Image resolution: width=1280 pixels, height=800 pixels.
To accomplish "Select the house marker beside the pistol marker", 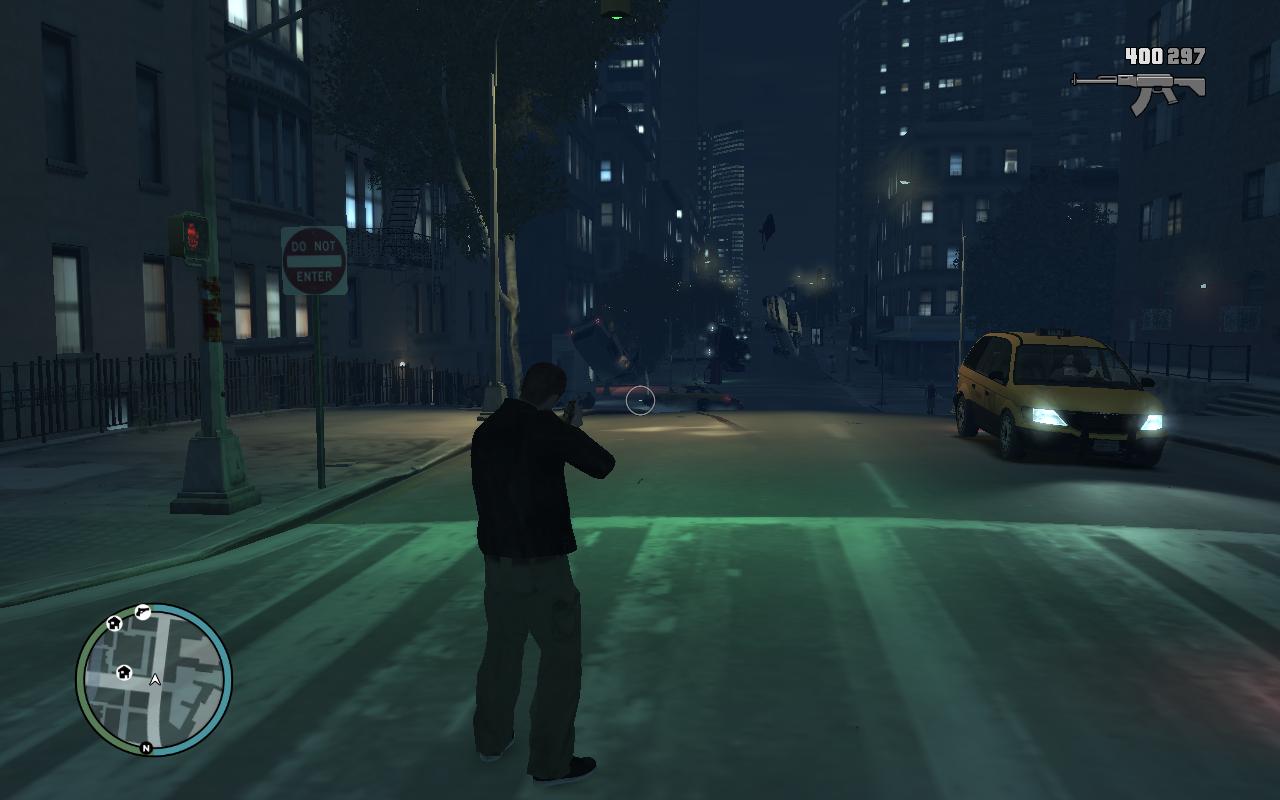I will pyautogui.click(x=114, y=624).
